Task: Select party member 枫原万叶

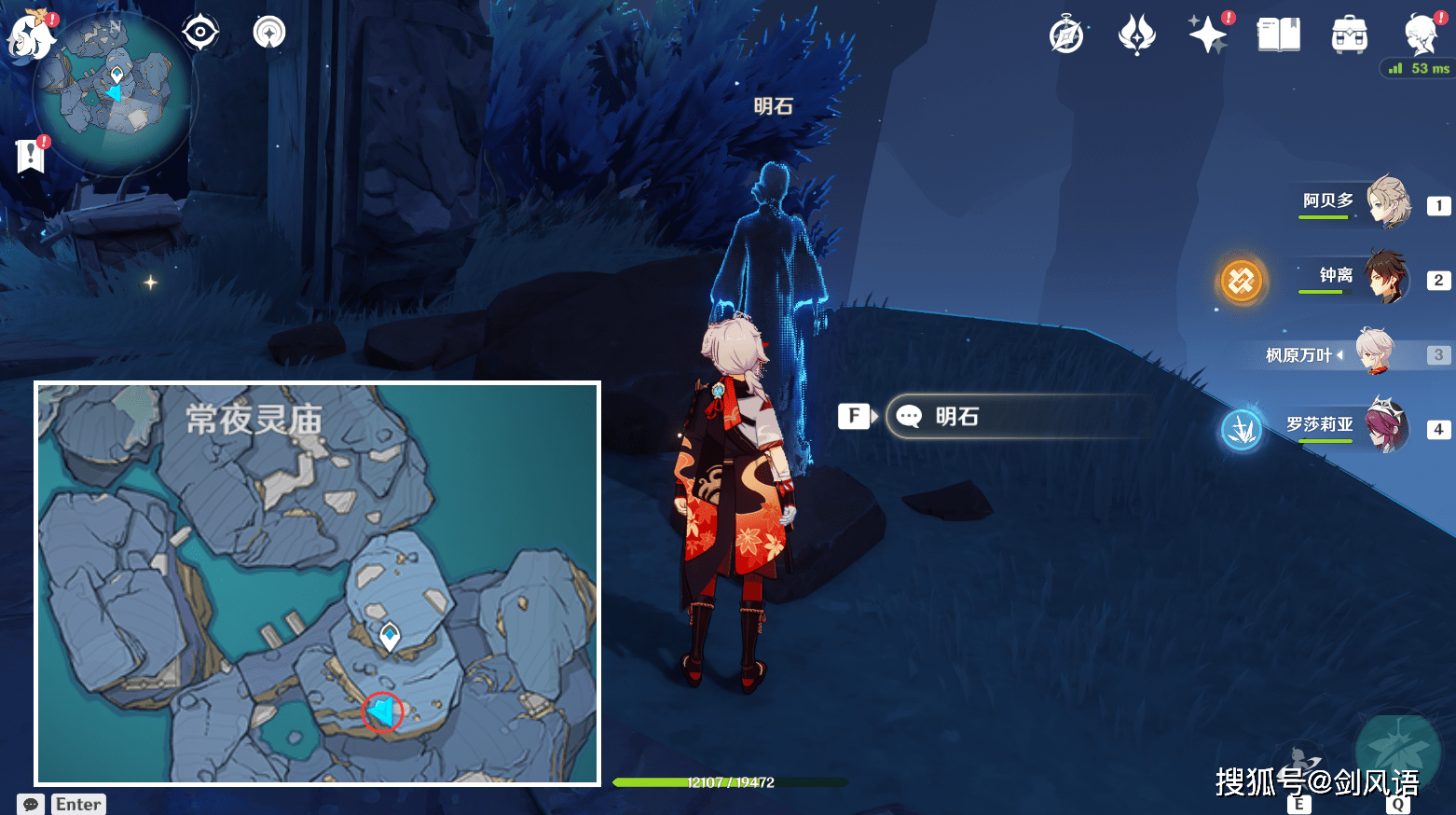Action: 1373,353
